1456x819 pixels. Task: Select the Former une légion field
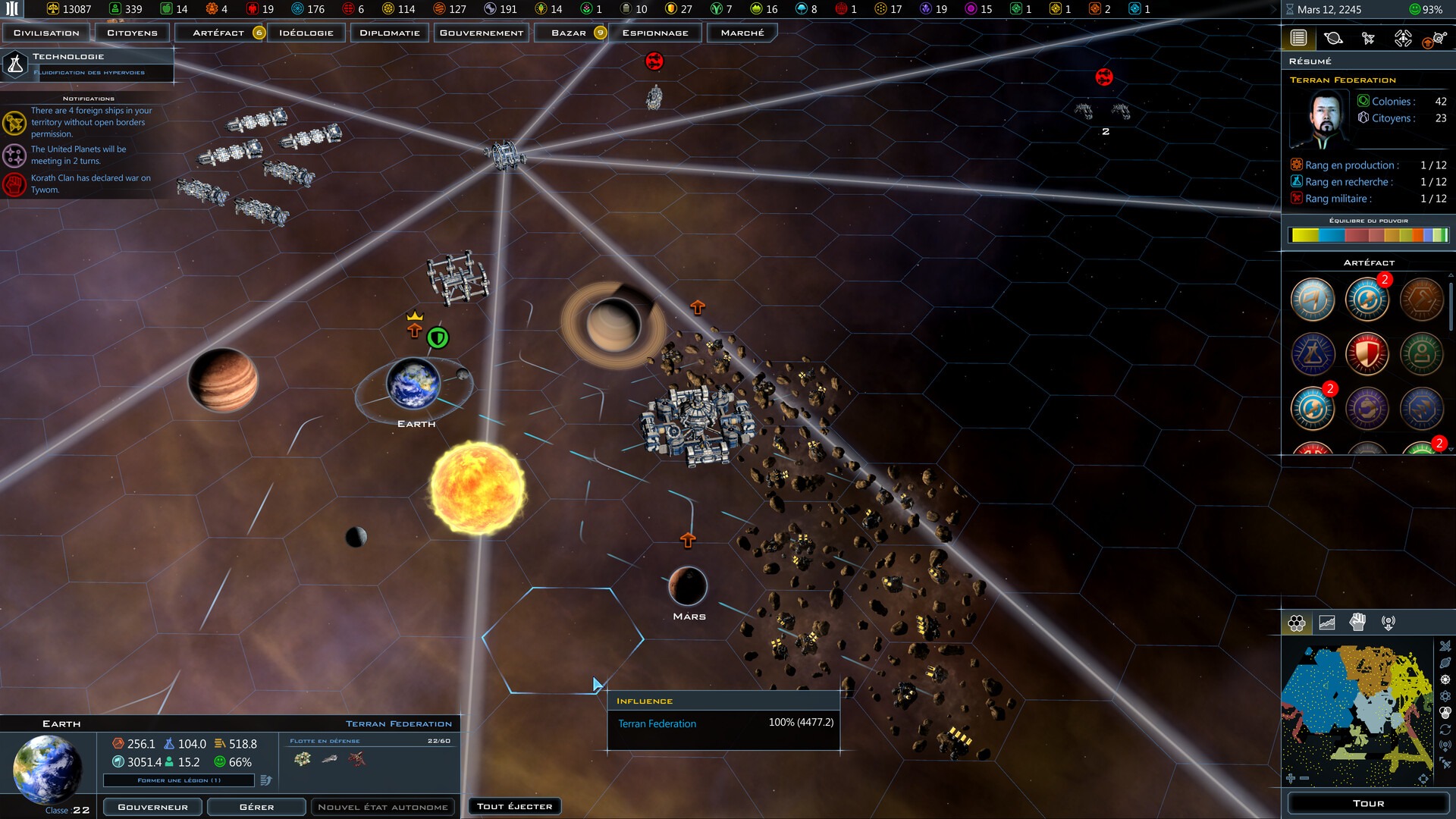click(x=179, y=780)
